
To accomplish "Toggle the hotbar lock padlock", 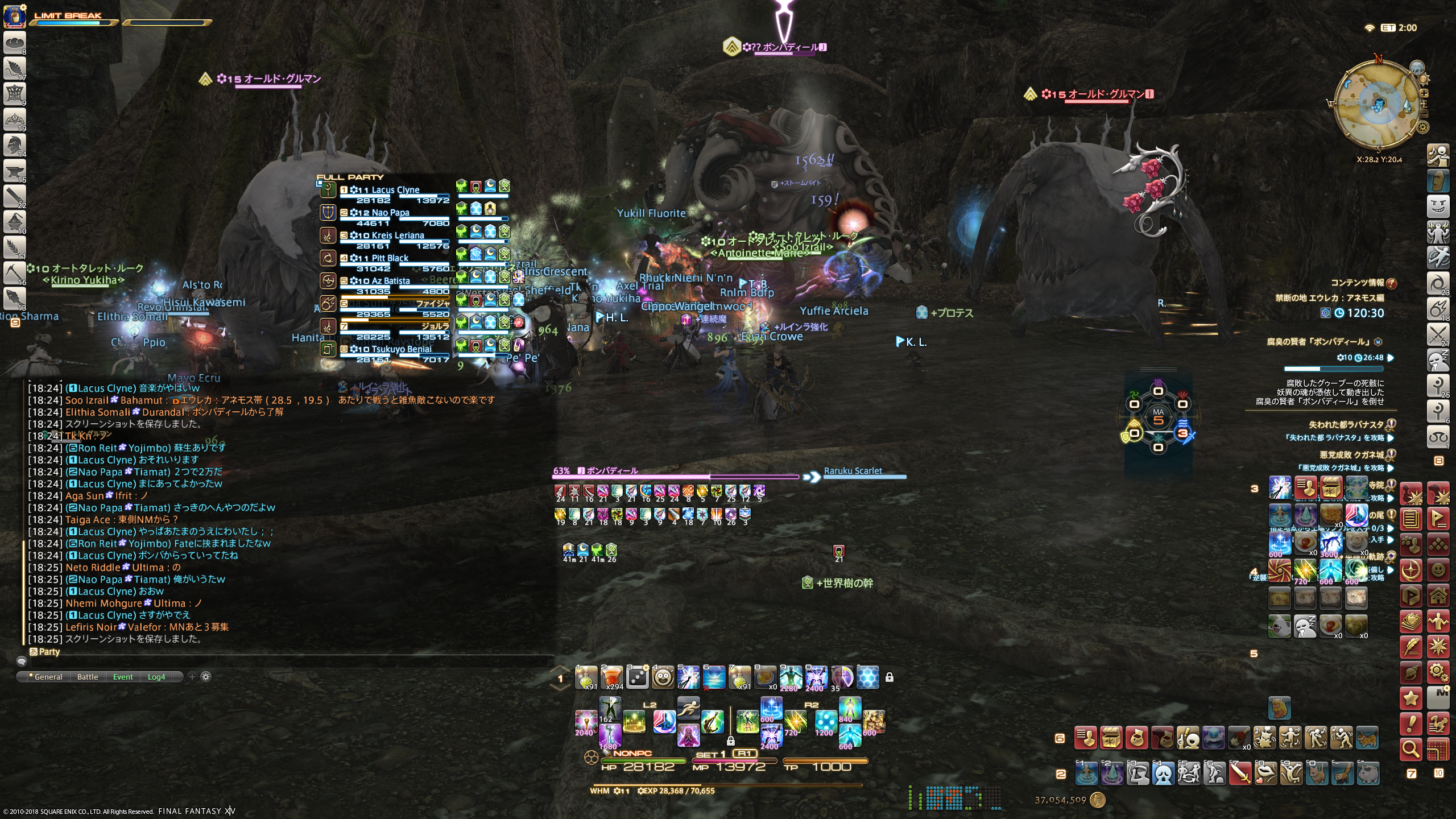I will pos(890,677).
